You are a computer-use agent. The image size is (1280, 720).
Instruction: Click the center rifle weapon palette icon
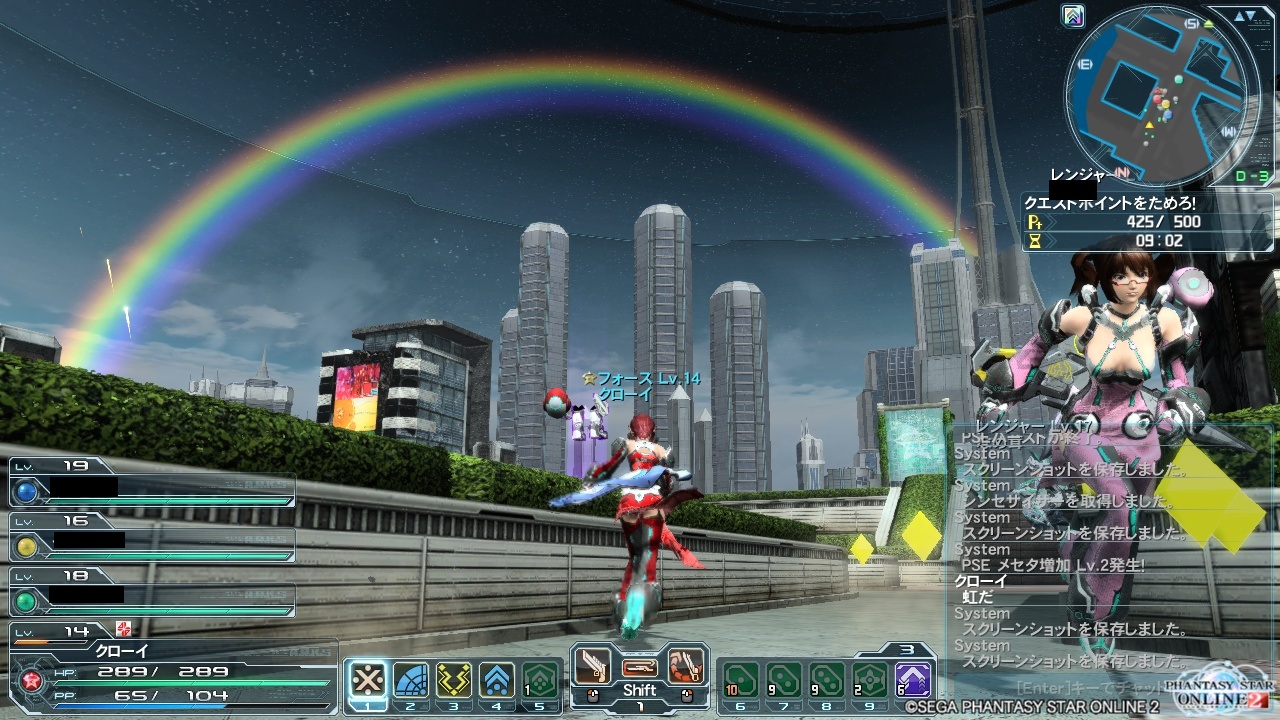(x=640, y=666)
